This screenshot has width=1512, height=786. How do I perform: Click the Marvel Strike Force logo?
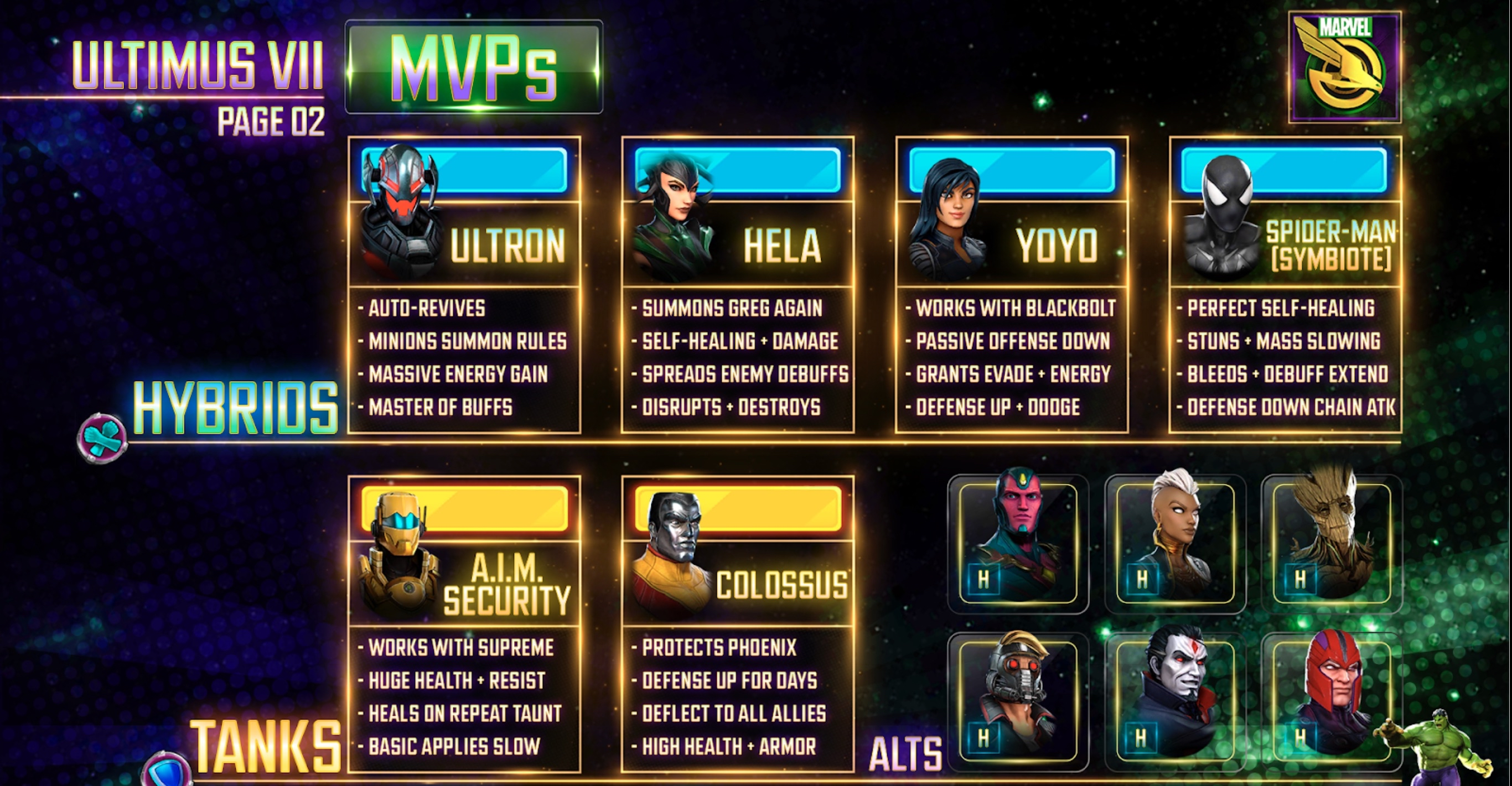1344,67
